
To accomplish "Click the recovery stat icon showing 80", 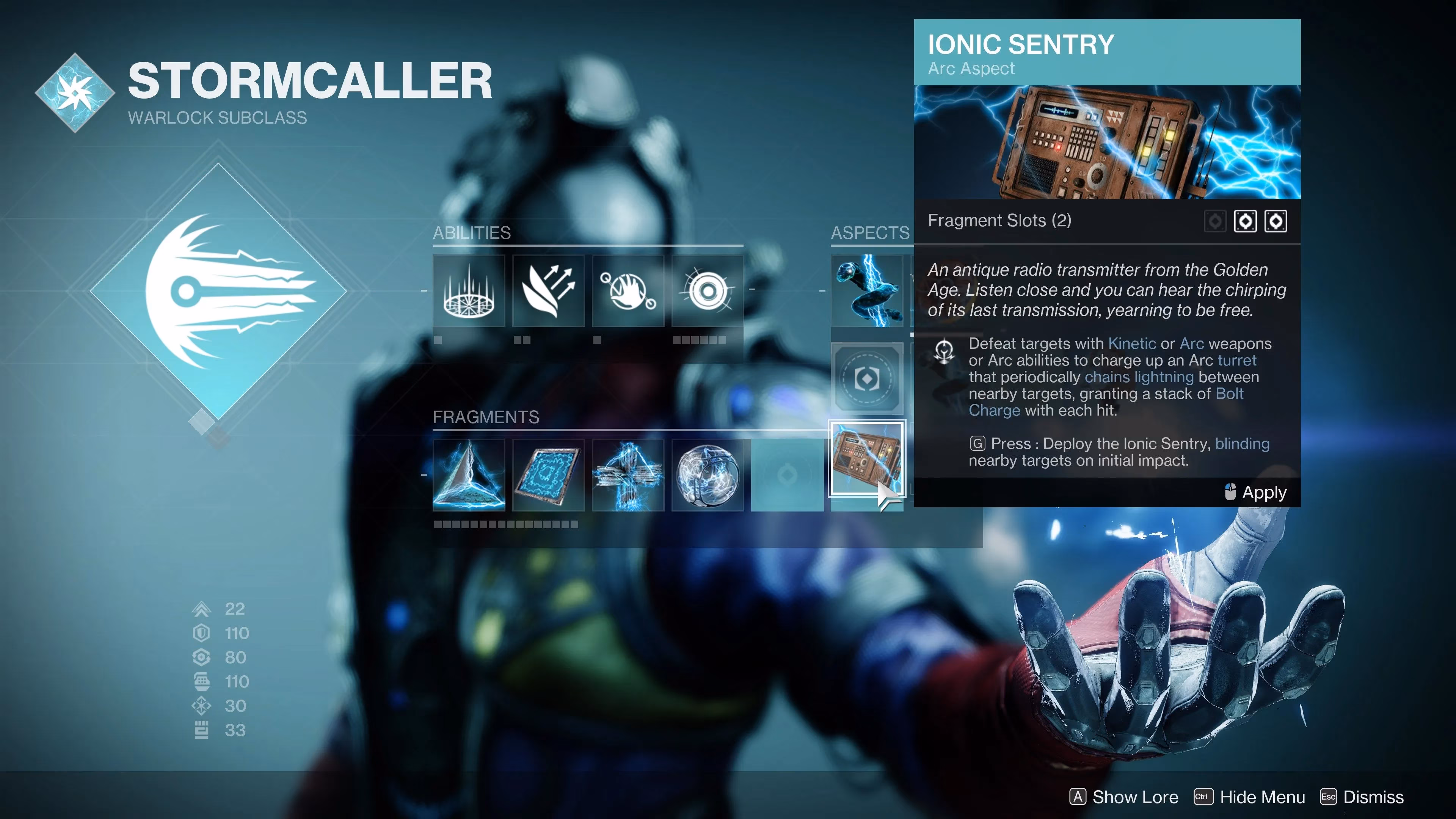I will [201, 657].
